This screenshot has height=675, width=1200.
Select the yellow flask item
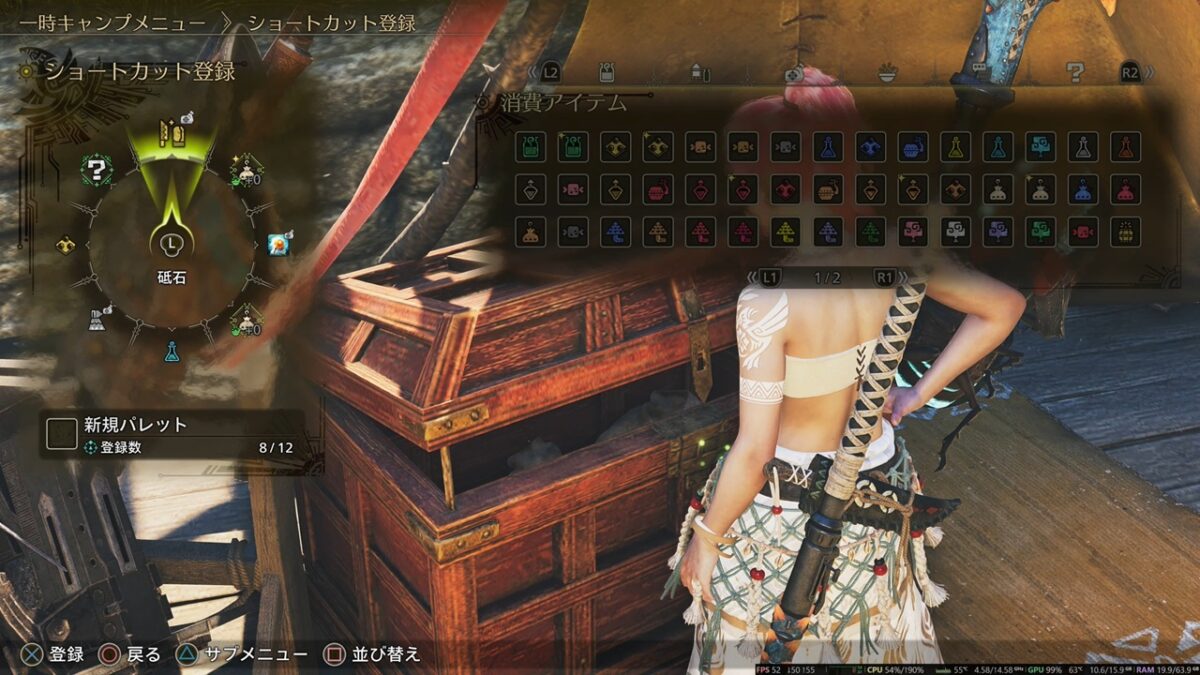coord(955,147)
